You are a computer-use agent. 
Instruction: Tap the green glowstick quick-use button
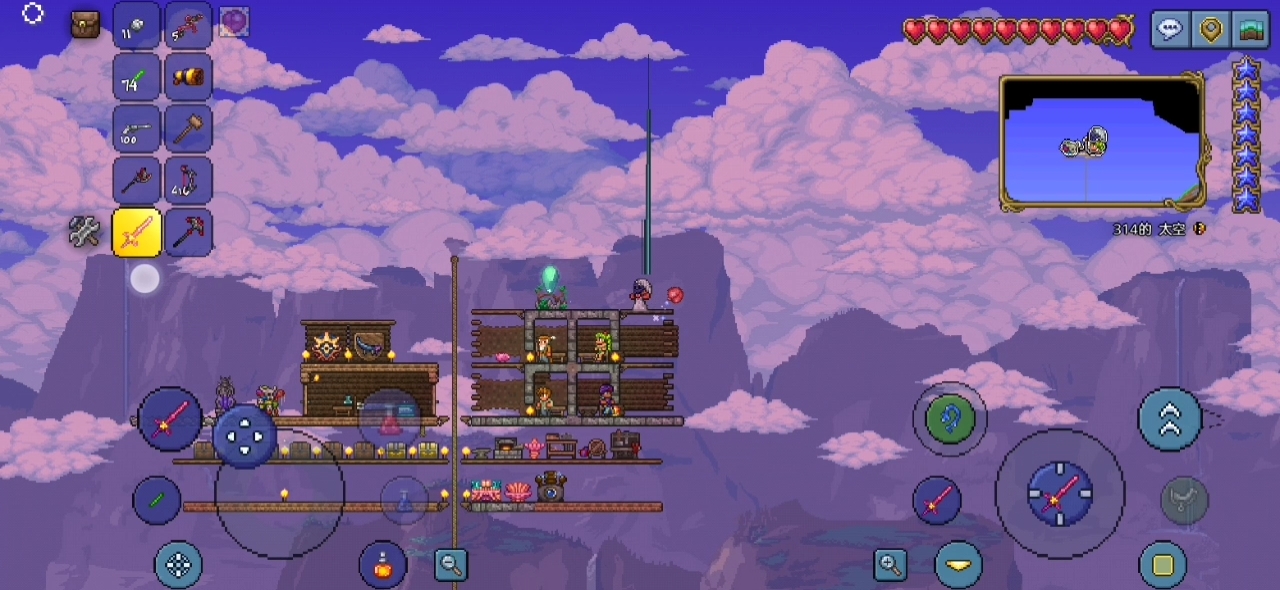point(157,501)
